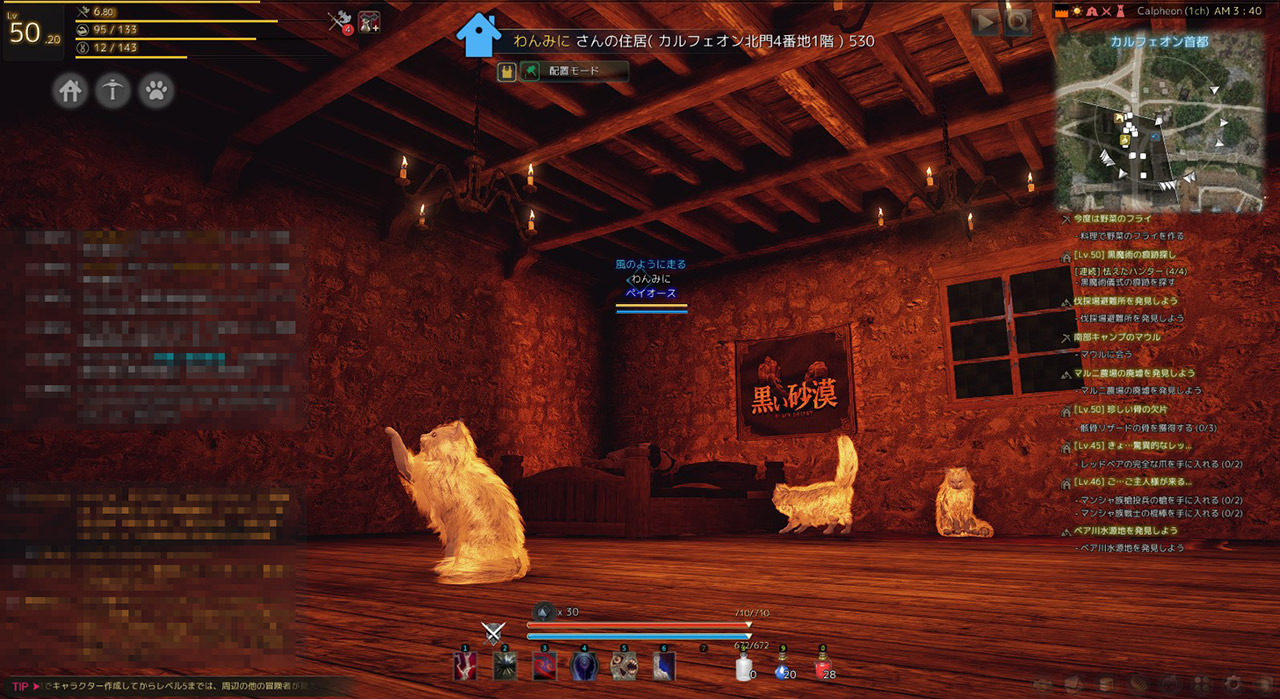Viewport: 1280px width, 699px height.
Task: Click the magnifier search button above minimap
Action: point(1018,22)
